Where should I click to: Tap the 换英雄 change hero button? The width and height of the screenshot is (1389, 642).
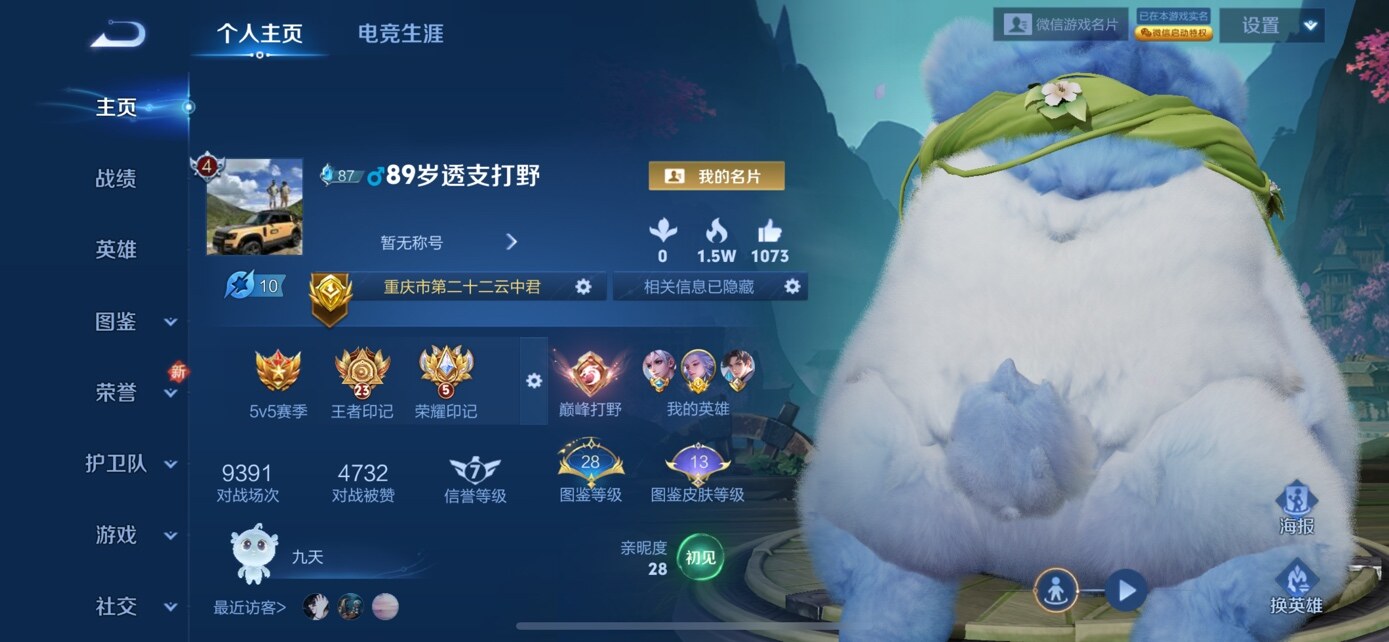(1296, 587)
